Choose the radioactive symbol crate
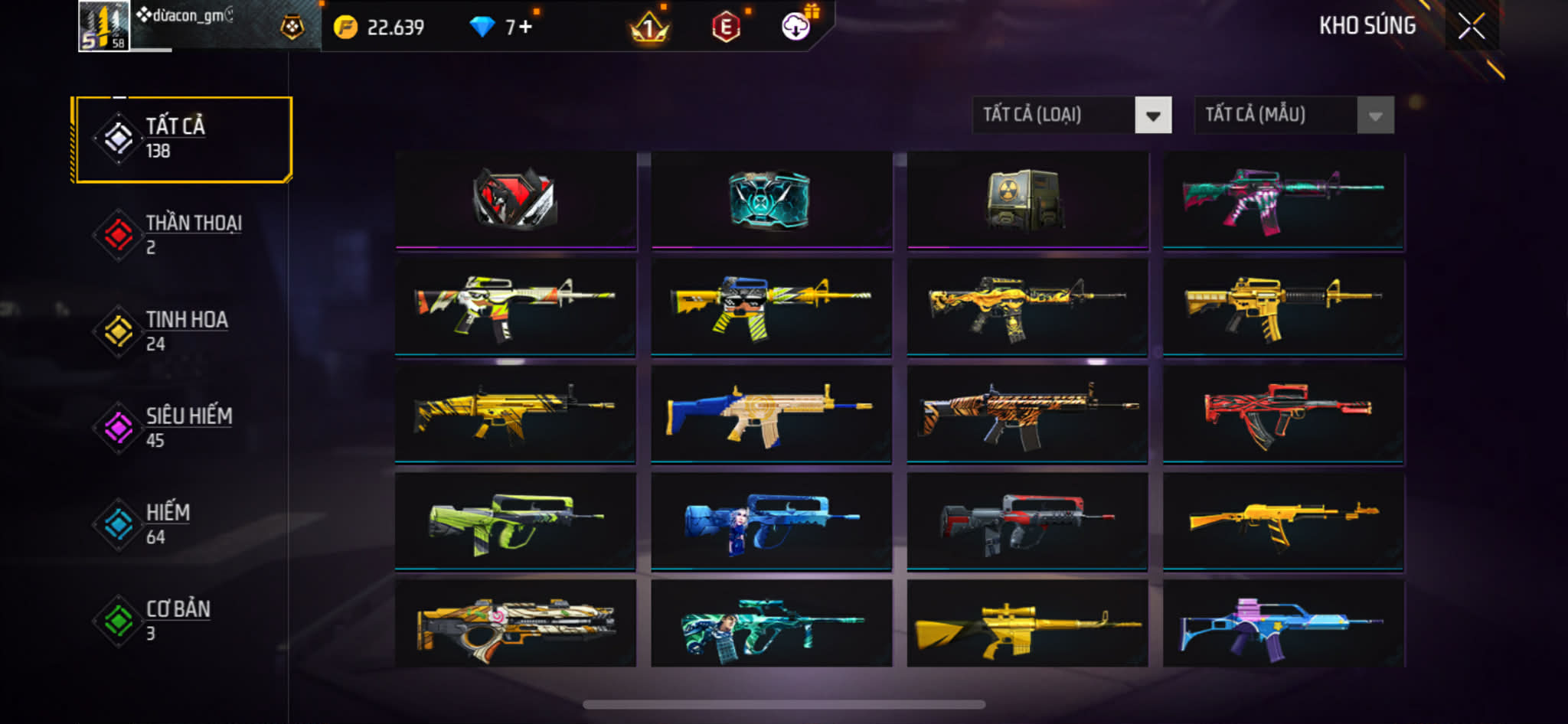 [x=1027, y=199]
